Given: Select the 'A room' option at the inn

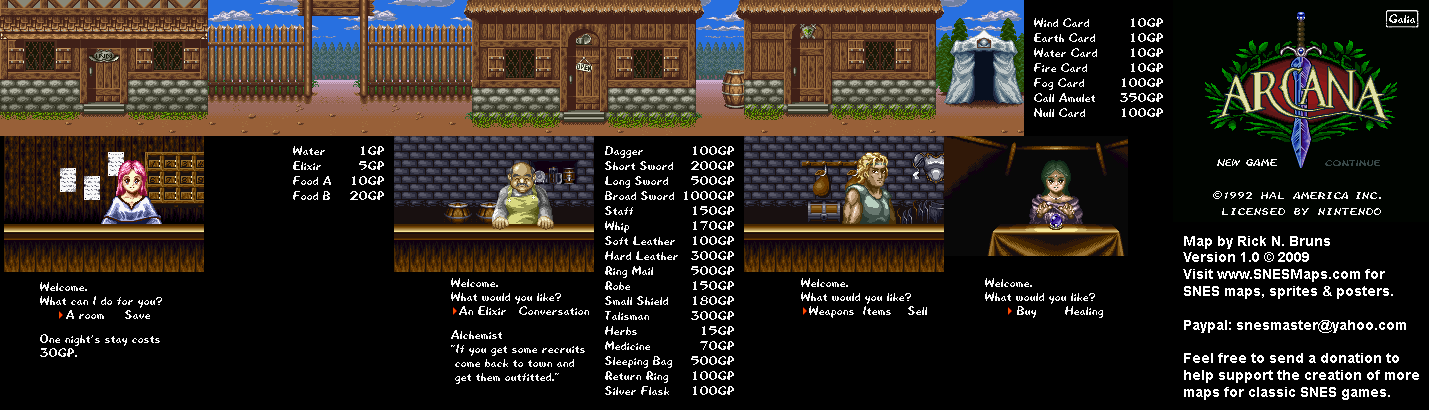Looking at the screenshot, I should (85, 316).
